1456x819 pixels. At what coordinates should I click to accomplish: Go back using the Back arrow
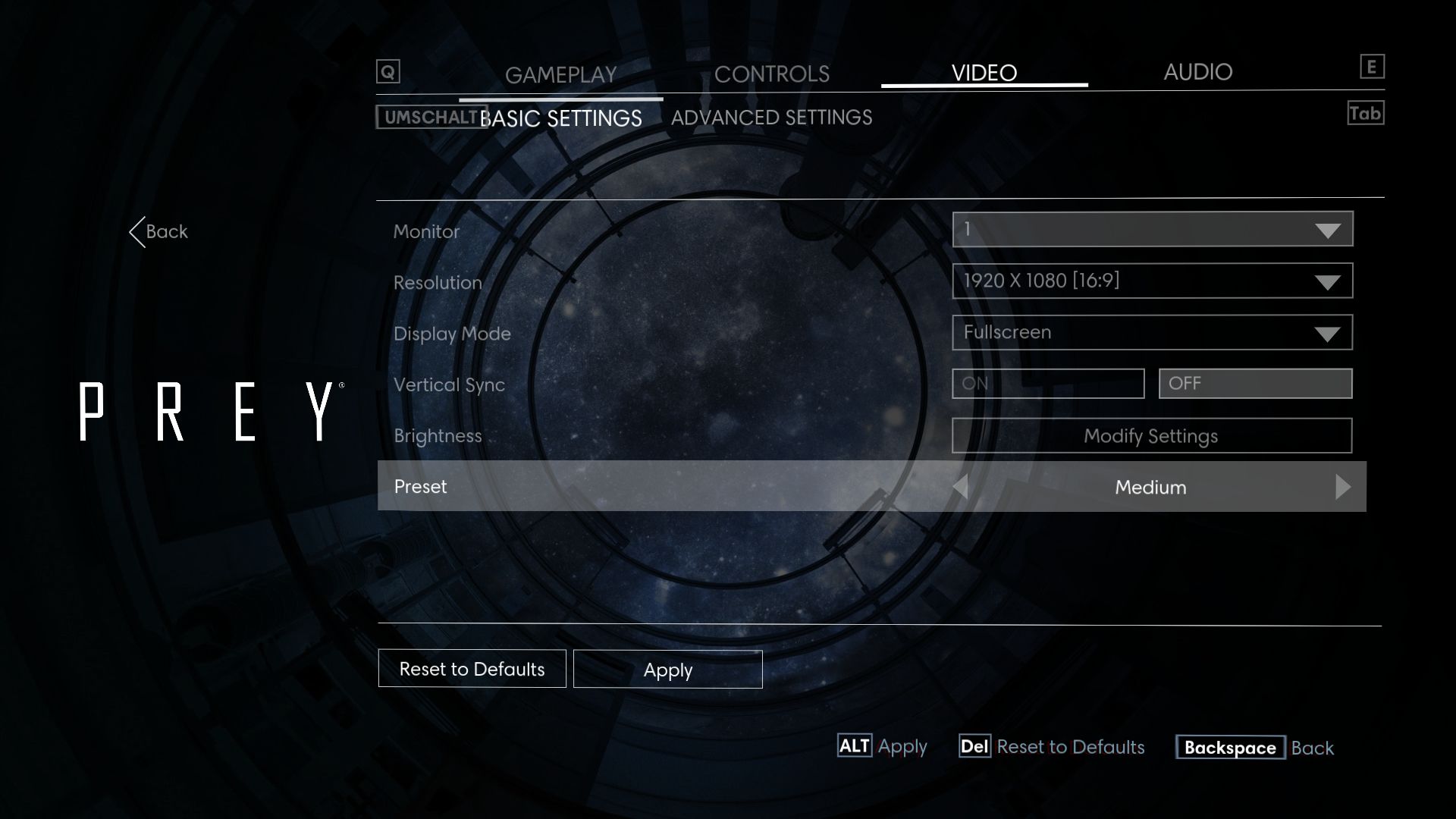[158, 231]
